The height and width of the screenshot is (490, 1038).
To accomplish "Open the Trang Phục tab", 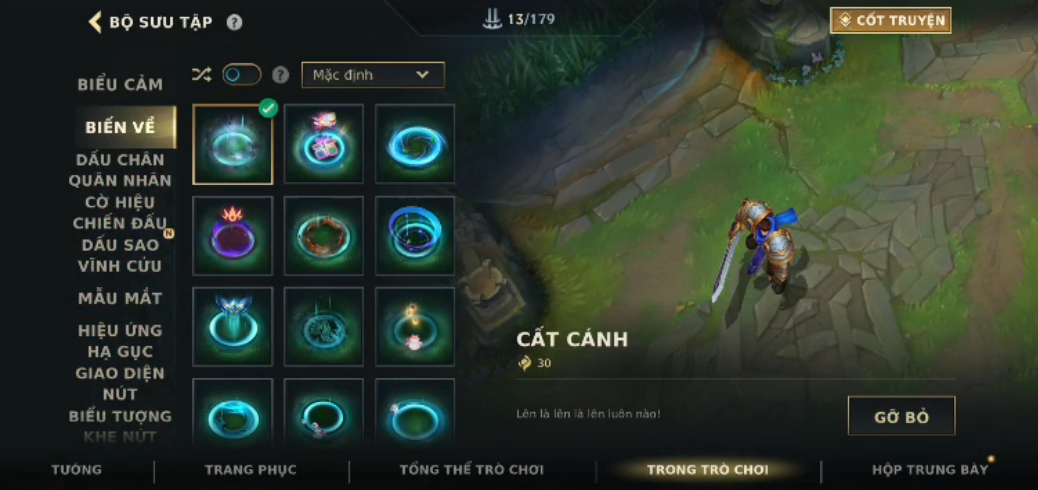I will pos(250,469).
